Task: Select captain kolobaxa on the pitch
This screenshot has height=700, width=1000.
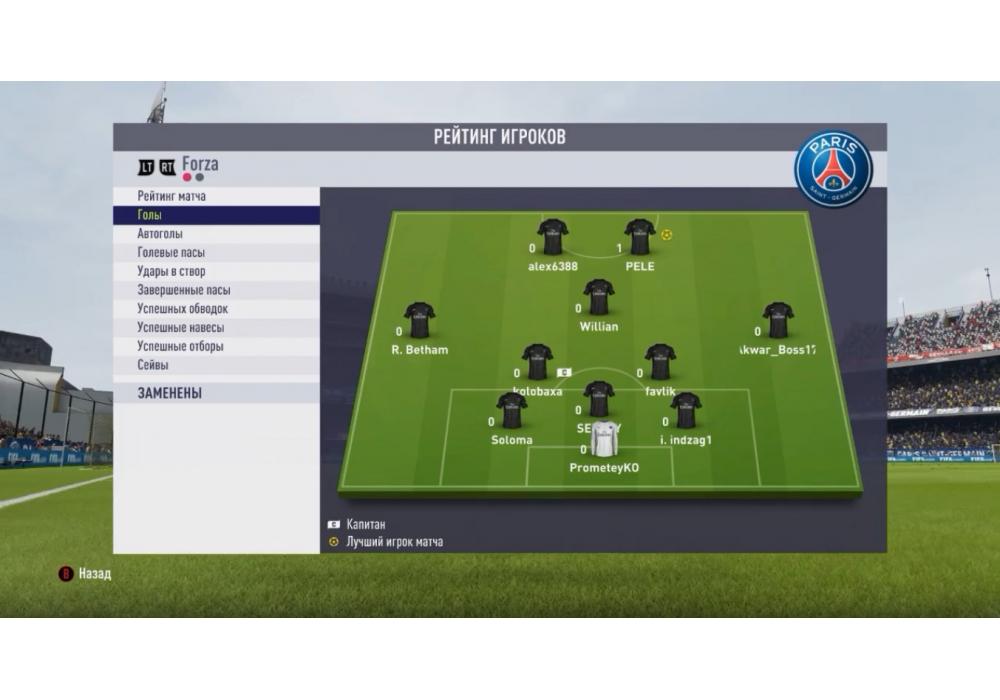Action: [x=538, y=361]
